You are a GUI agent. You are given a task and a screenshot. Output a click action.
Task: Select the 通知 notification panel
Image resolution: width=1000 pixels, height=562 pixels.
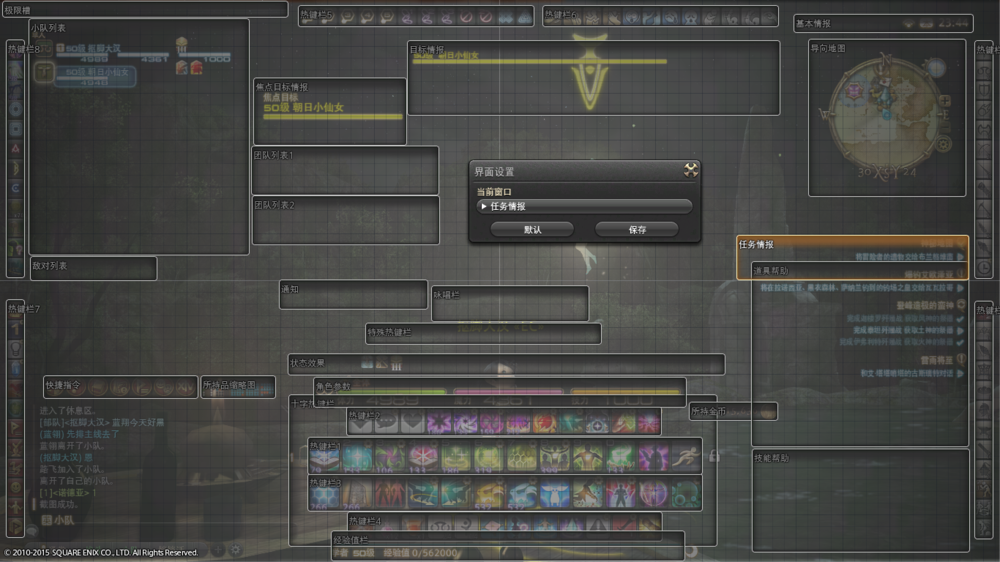[x=353, y=295]
